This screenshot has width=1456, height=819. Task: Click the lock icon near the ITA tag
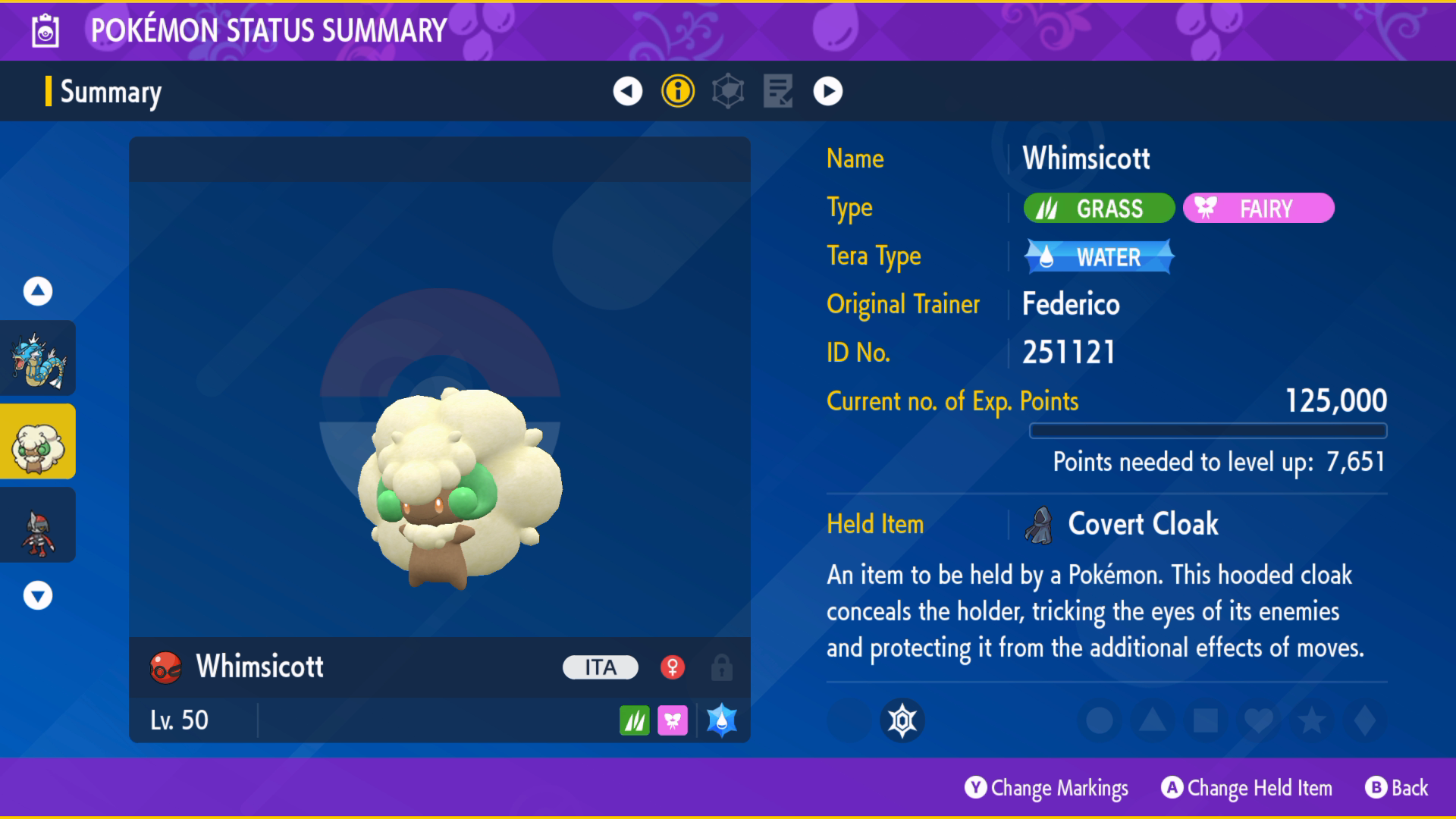tap(721, 667)
